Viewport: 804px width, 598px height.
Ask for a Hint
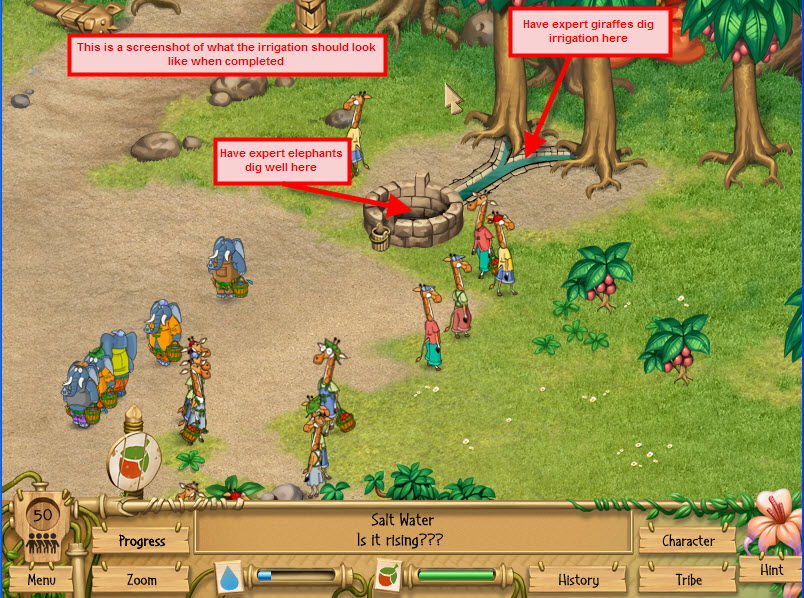[x=771, y=570]
